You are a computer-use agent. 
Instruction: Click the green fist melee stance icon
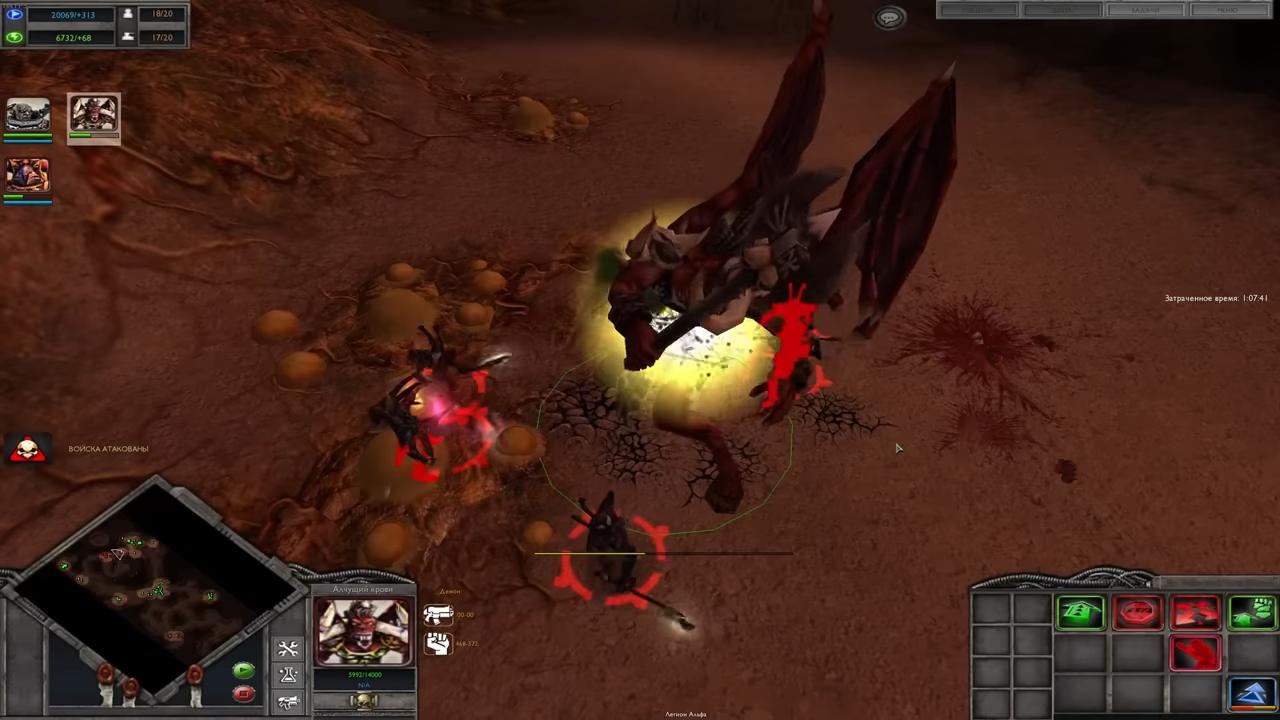click(1252, 612)
